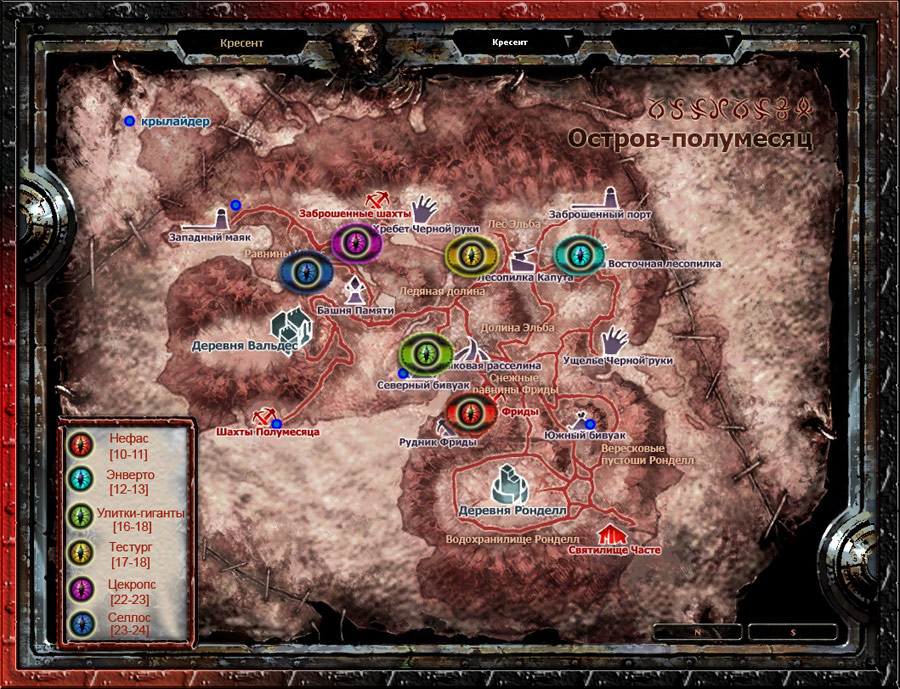This screenshot has height=689, width=900.
Task: Click the S button at the bottom
Action: pos(793,632)
